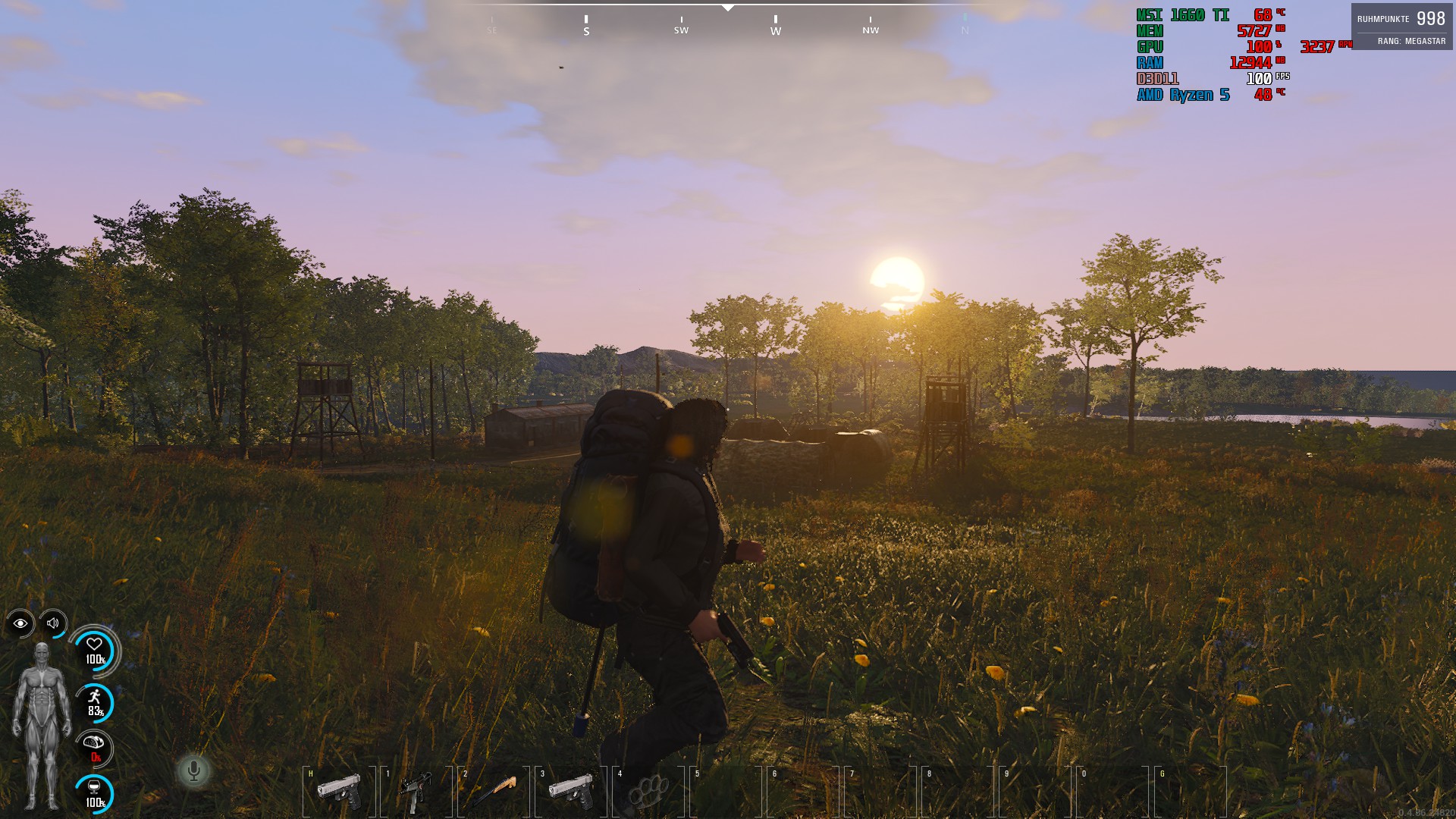1456x819 pixels.
Task: Equip the brass knuckles in slot 4
Action: (x=649, y=790)
